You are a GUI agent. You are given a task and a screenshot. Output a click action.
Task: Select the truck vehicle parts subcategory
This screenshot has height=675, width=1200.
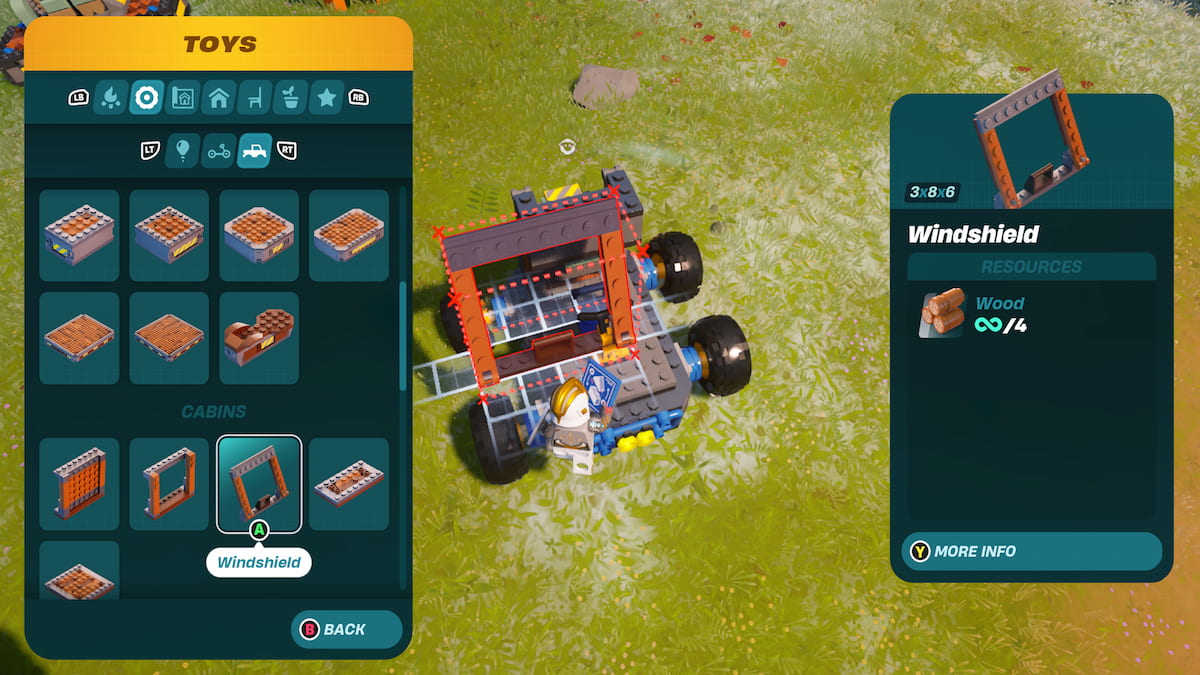[x=254, y=151]
